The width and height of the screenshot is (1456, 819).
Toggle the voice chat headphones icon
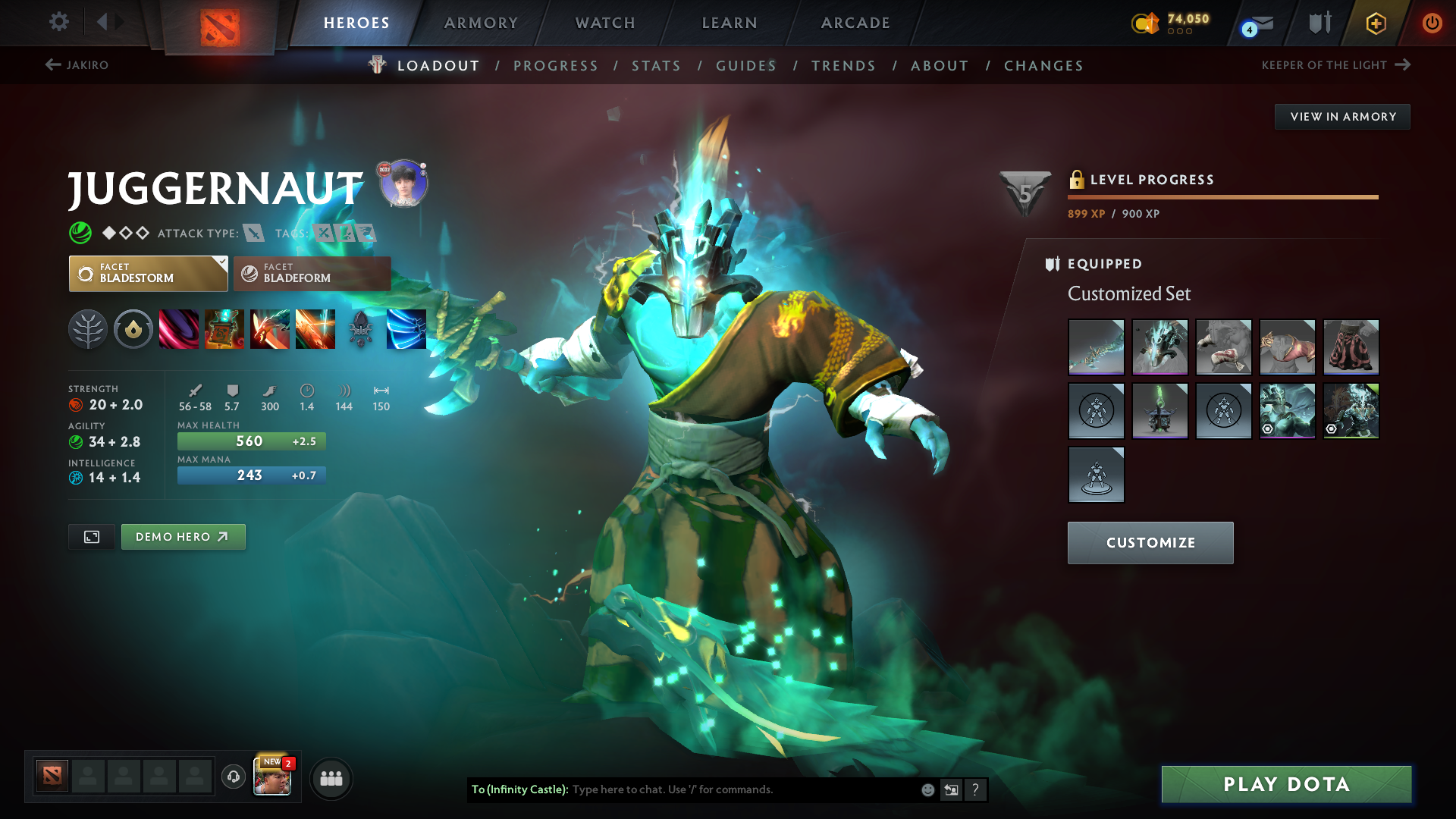point(233,777)
